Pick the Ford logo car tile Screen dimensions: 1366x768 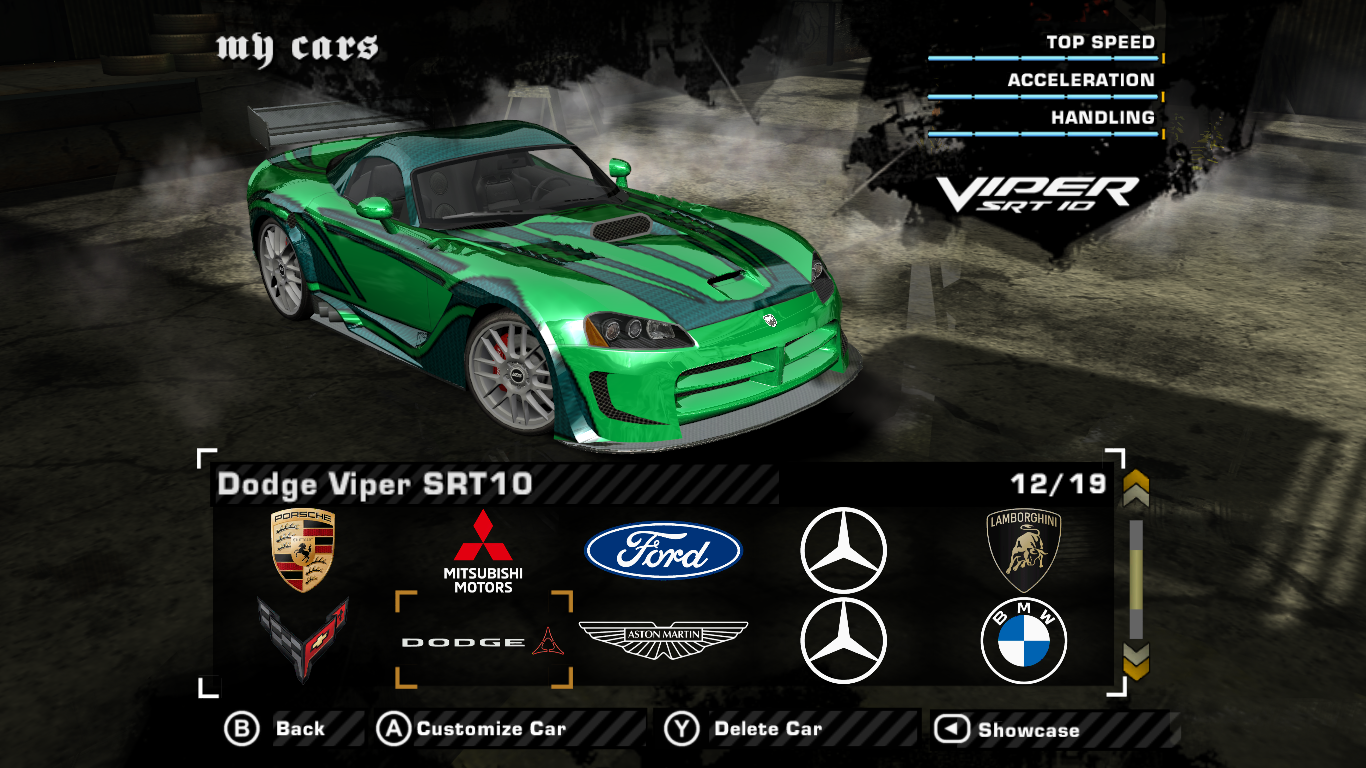663,551
